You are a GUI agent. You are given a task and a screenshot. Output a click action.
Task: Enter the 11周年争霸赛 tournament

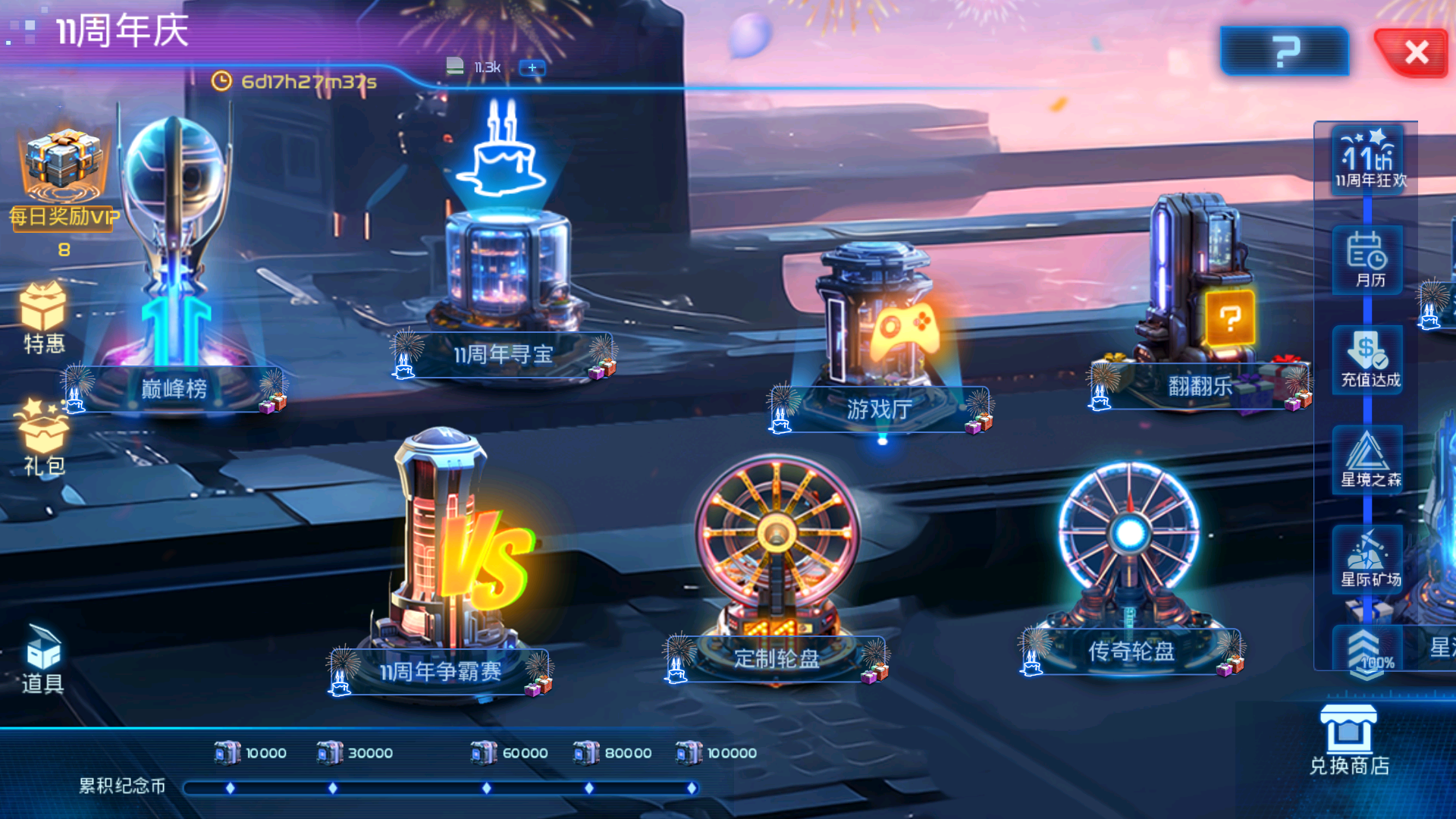click(x=441, y=670)
